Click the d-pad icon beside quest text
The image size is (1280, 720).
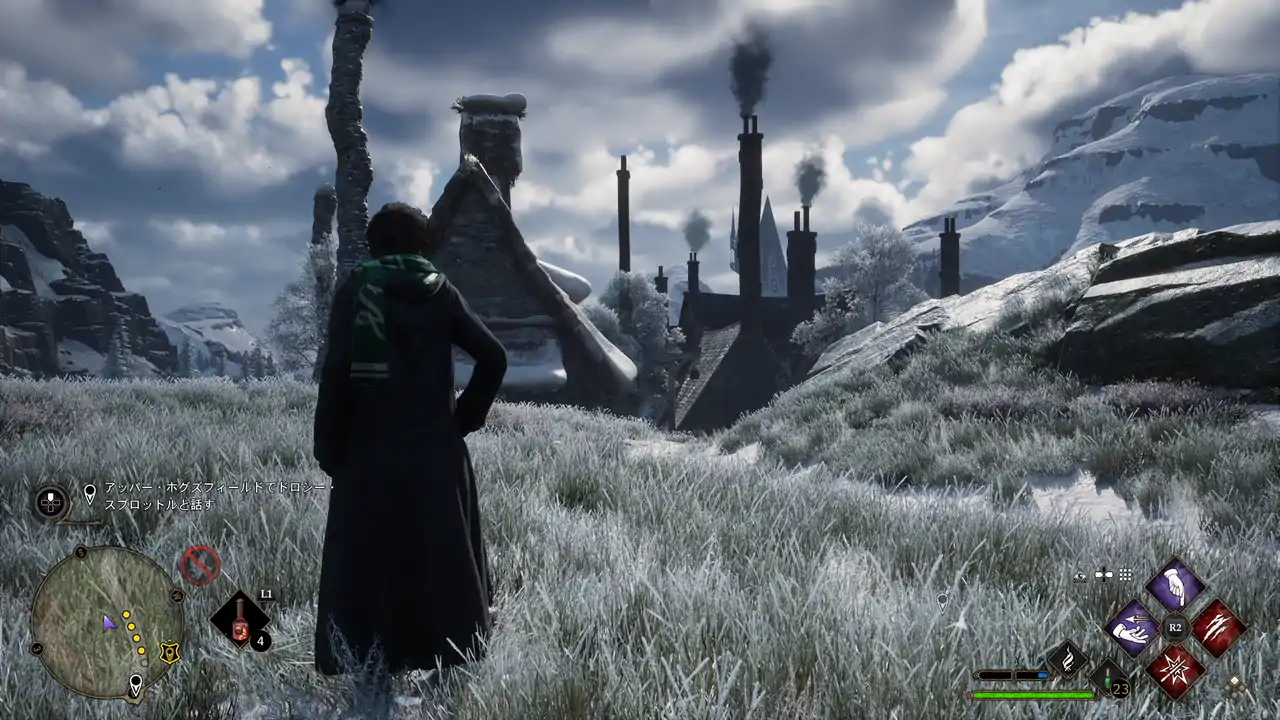51,501
